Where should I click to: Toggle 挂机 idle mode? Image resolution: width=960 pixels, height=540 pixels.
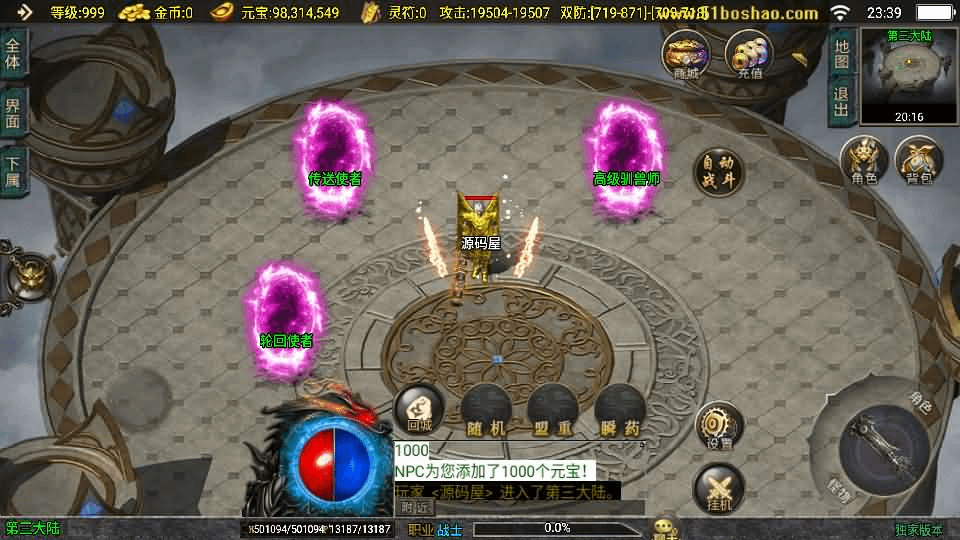[718, 490]
